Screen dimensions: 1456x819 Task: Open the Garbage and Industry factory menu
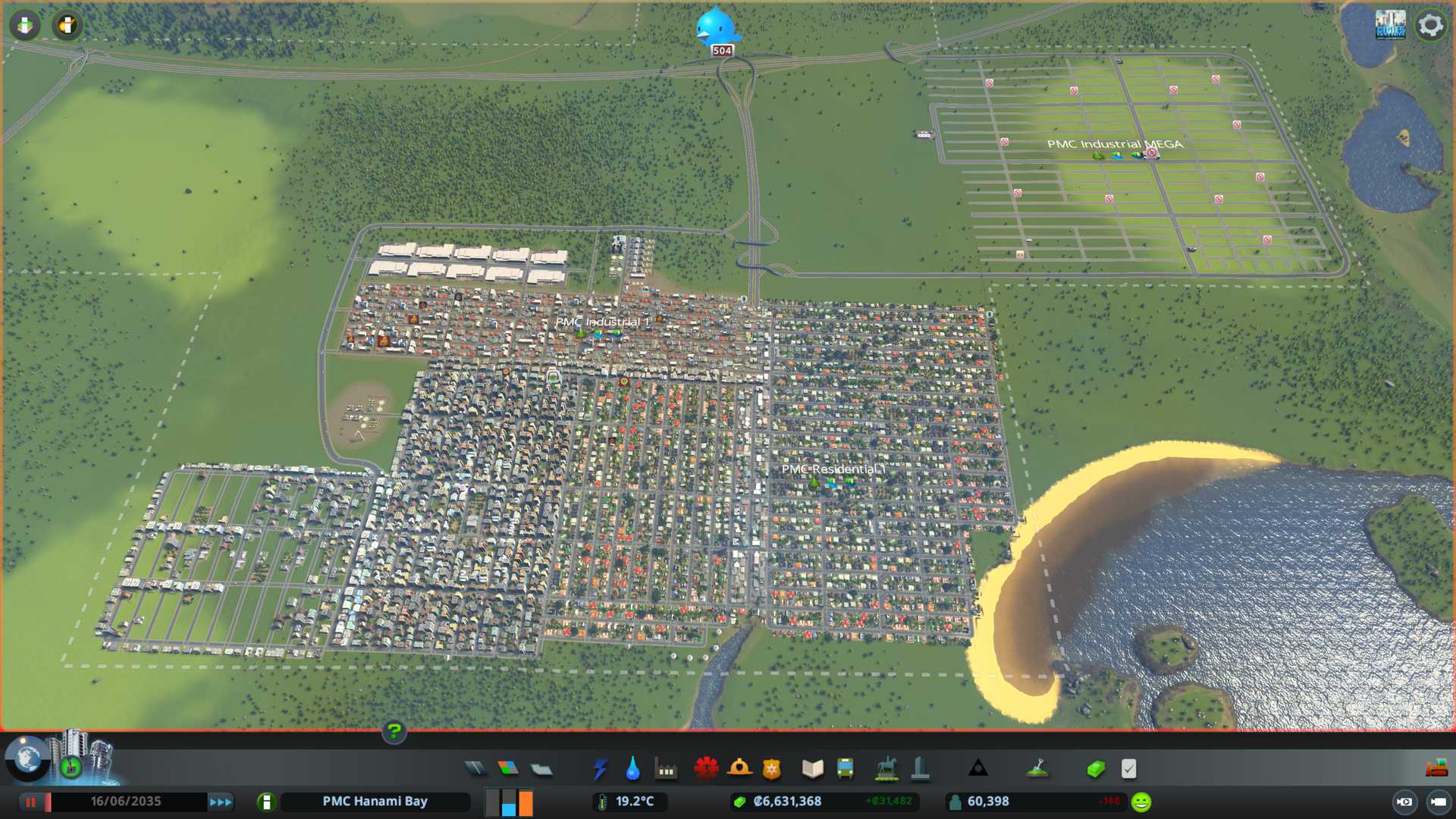pos(666,769)
